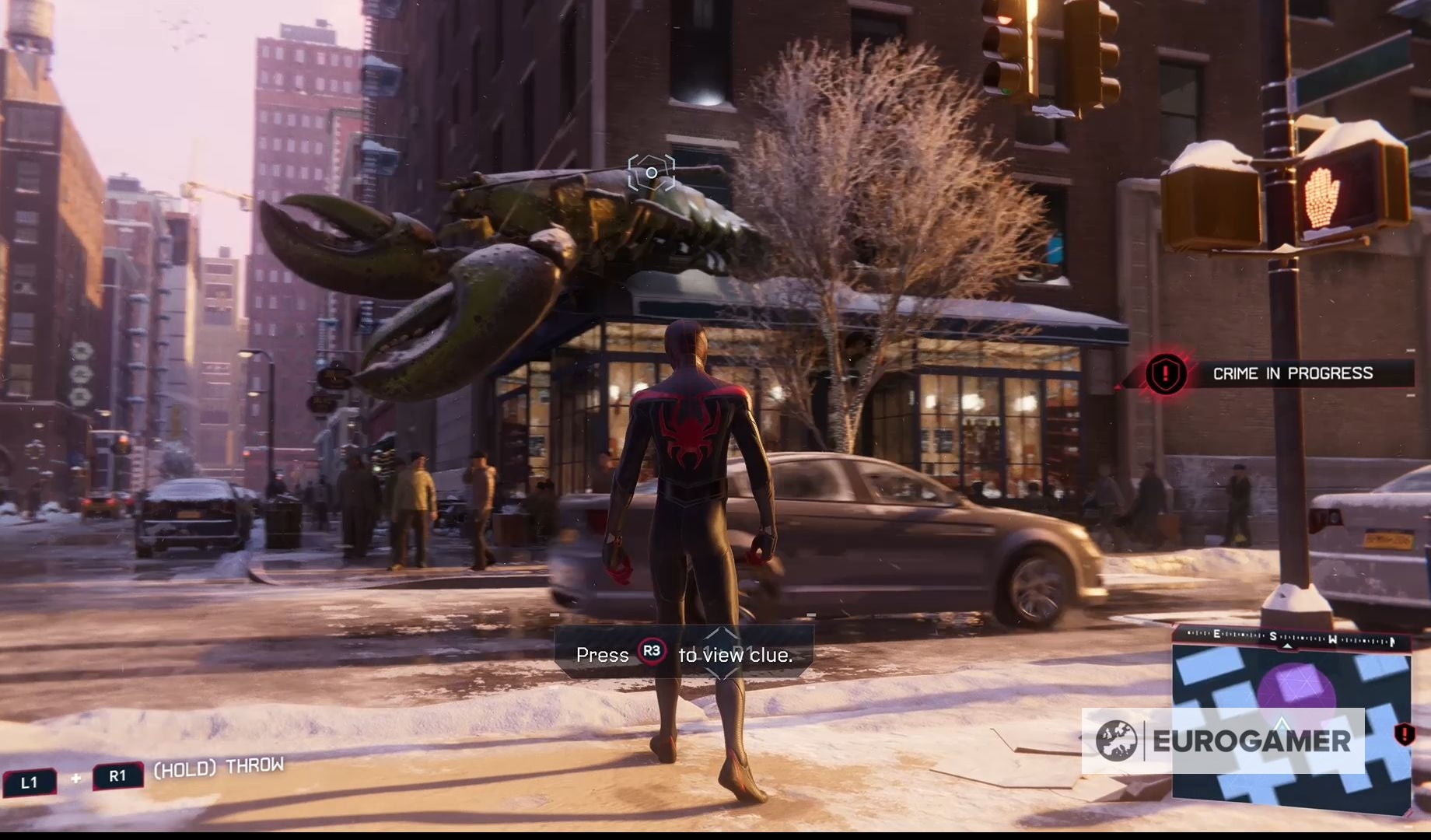Click the red alert shield beside the minimap
The height and width of the screenshot is (840, 1431).
pos(1405,736)
